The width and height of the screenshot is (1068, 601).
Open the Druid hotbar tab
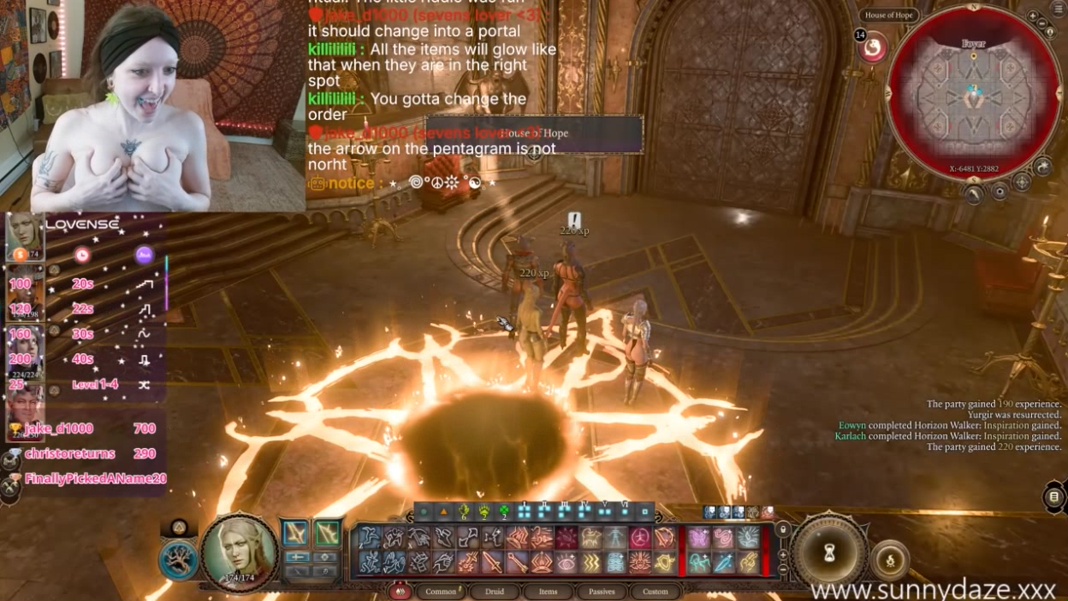point(495,591)
